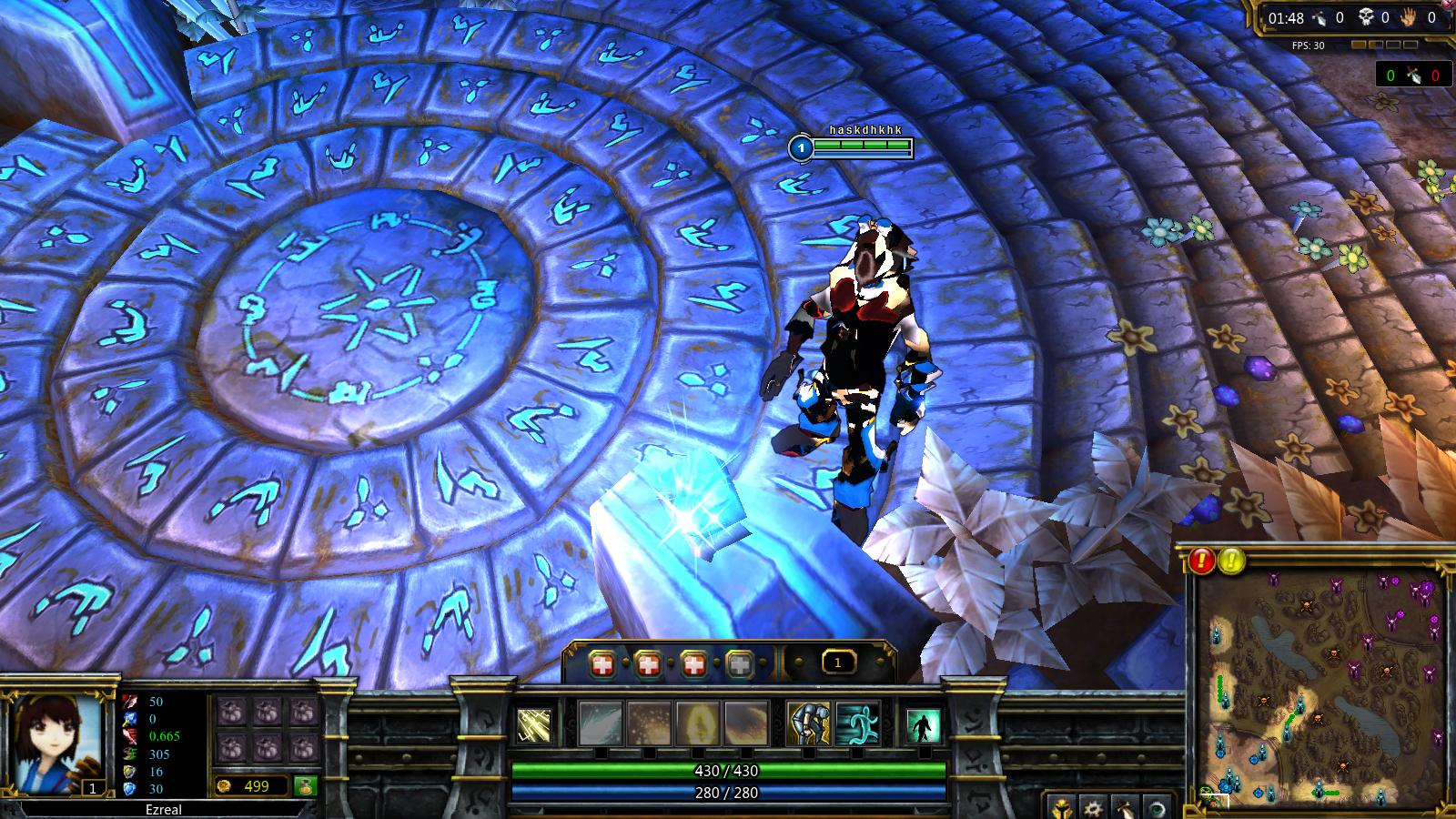Viewport: 1456px width, 819px height.
Task: Open the golden helmet character menu button
Action: click(1061, 807)
